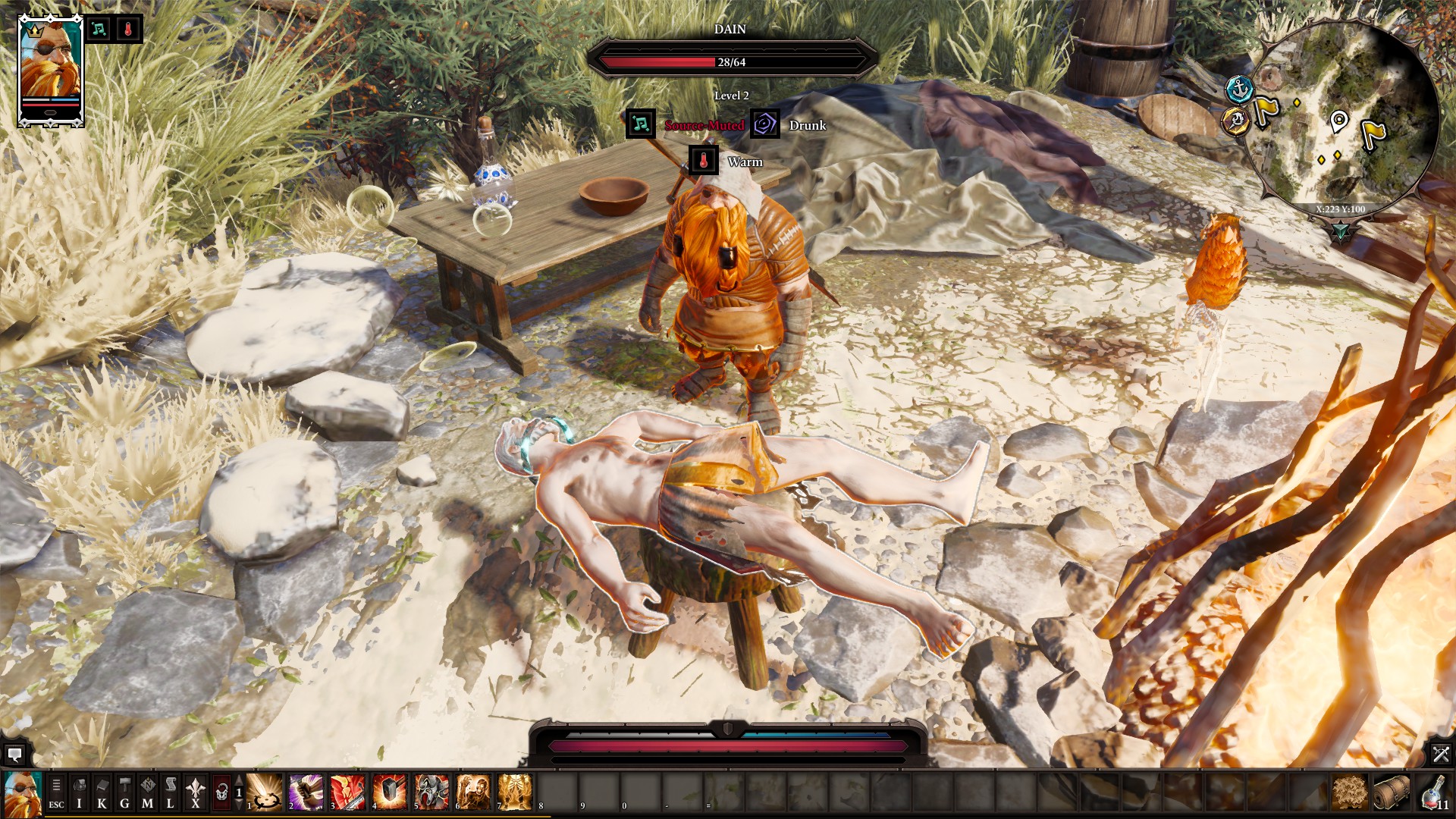Open the inventory with the I button
Screen dimensions: 1456x819
tap(79, 793)
